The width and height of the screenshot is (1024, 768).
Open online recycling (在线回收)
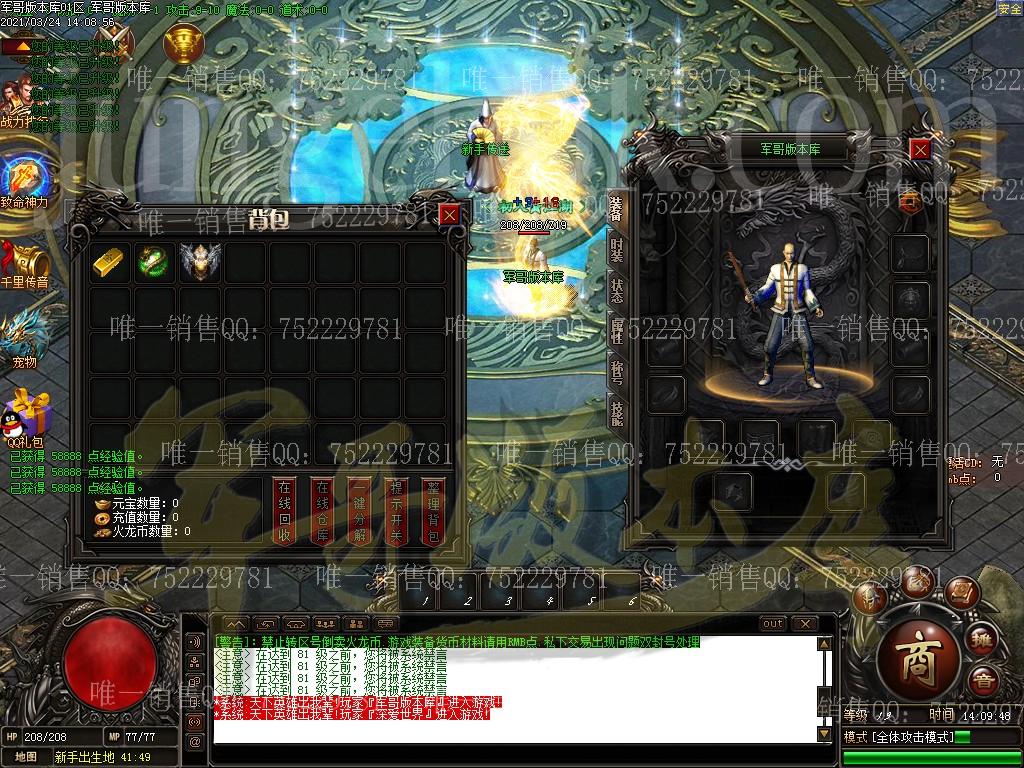pos(285,510)
